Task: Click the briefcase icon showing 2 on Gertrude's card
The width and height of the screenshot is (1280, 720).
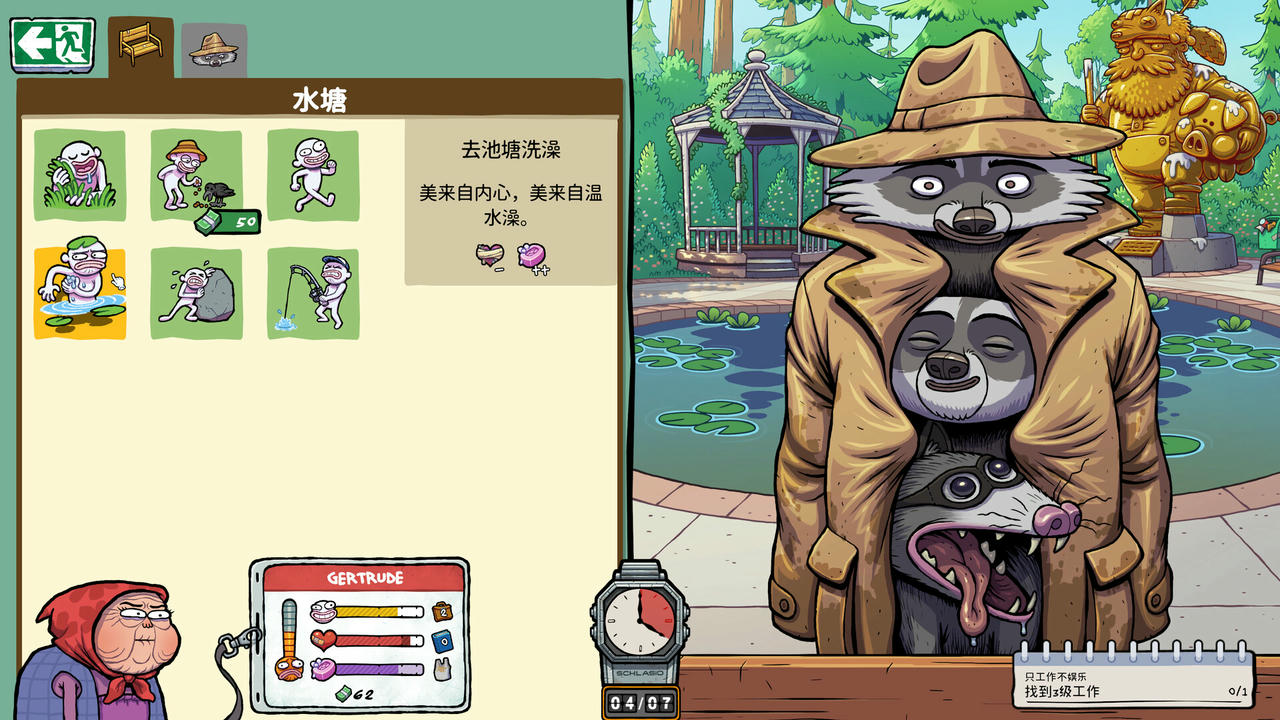Action: 442,611
